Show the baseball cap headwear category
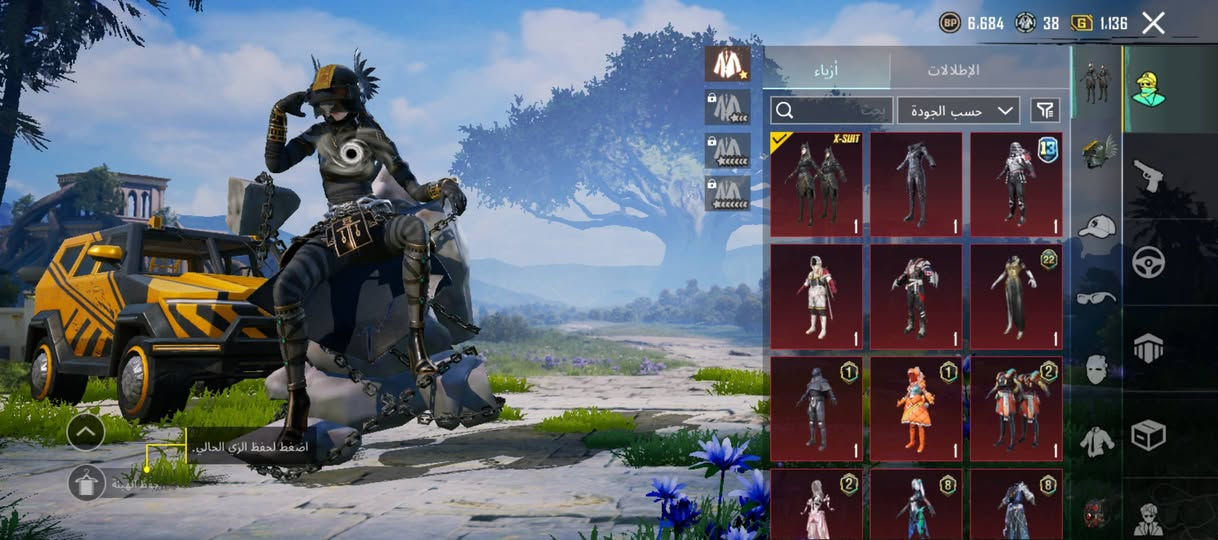The width and height of the screenshot is (1218, 540). point(1097,226)
